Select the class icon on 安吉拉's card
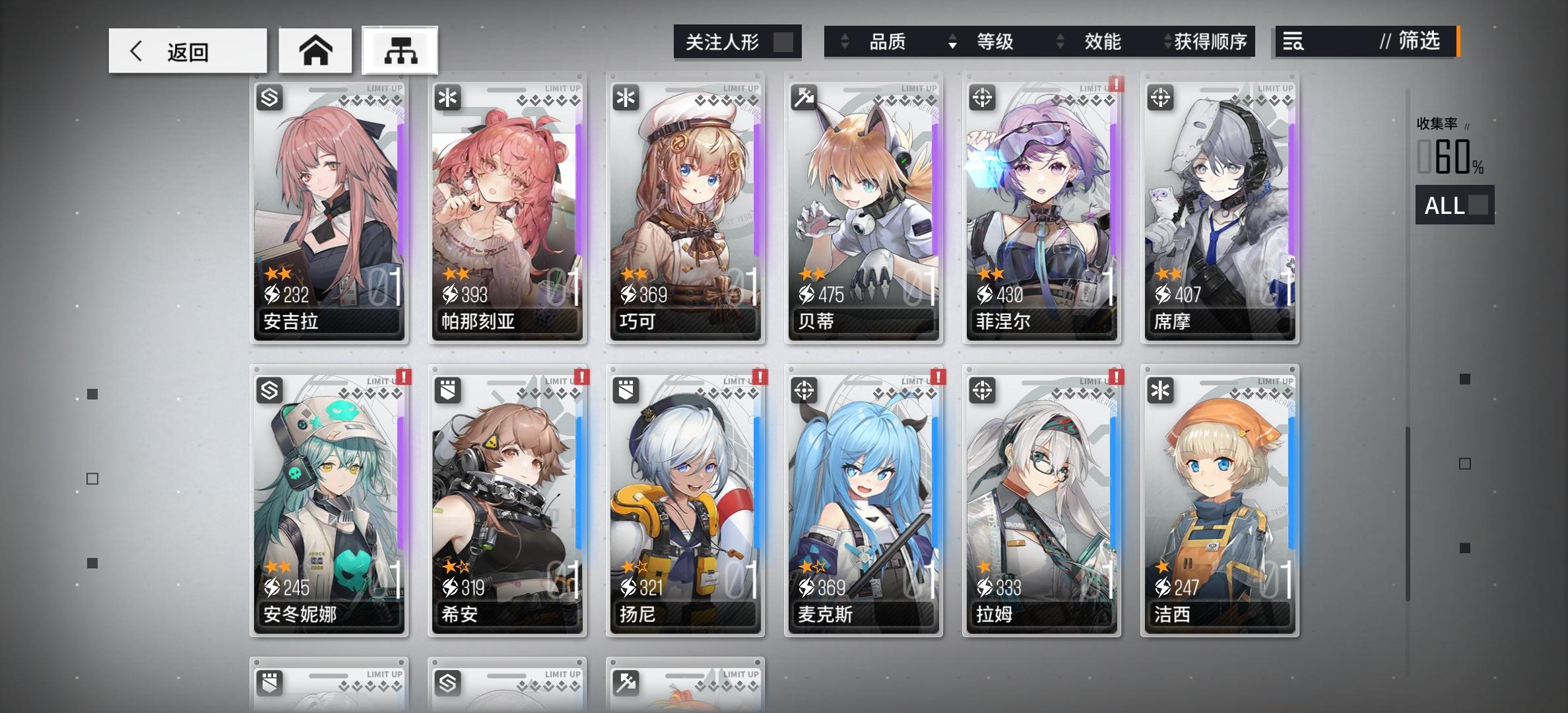Viewport: 1568px width, 713px height. point(271,98)
